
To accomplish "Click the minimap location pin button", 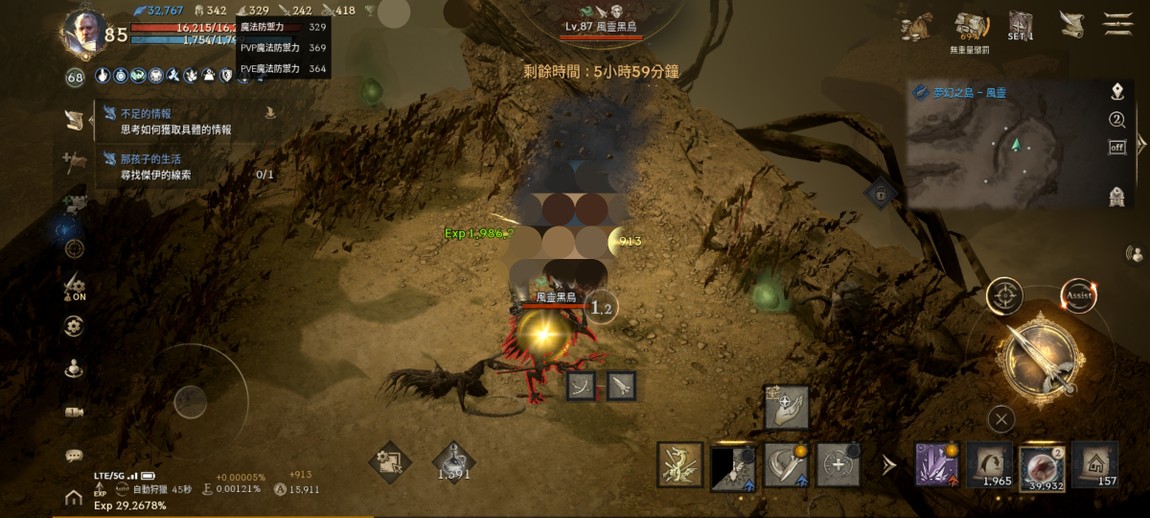I will click(1117, 92).
